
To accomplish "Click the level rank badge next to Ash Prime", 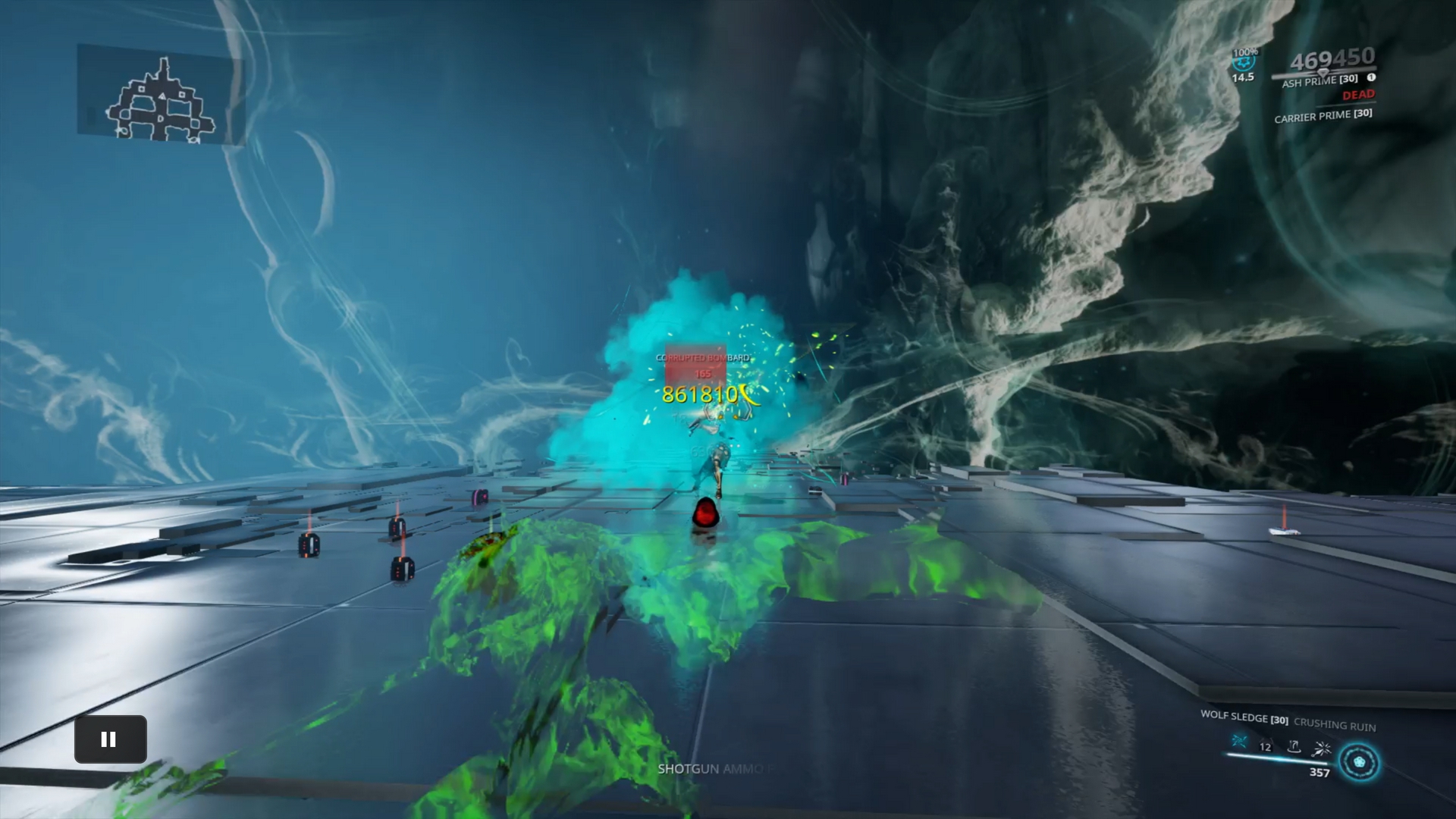I will point(1371,77).
